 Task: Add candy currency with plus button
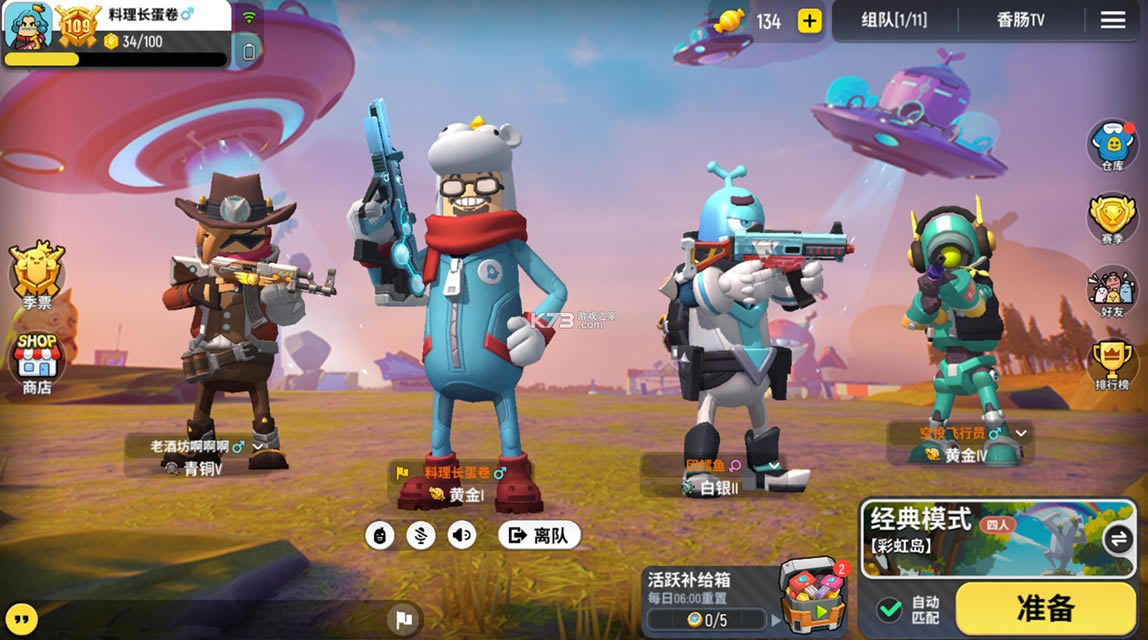click(809, 21)
